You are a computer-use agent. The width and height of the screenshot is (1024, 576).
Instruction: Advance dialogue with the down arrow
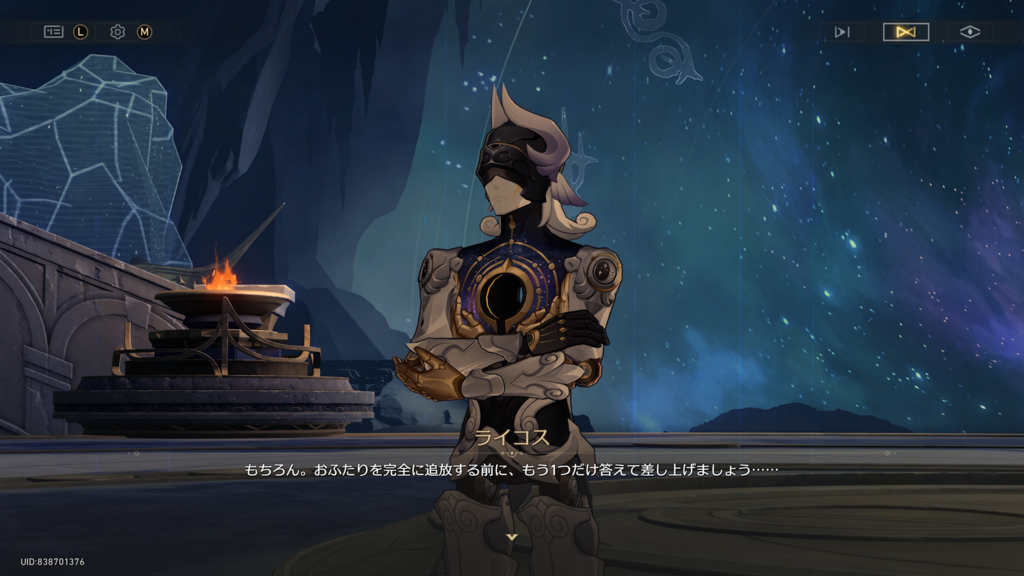coord(512,537)
